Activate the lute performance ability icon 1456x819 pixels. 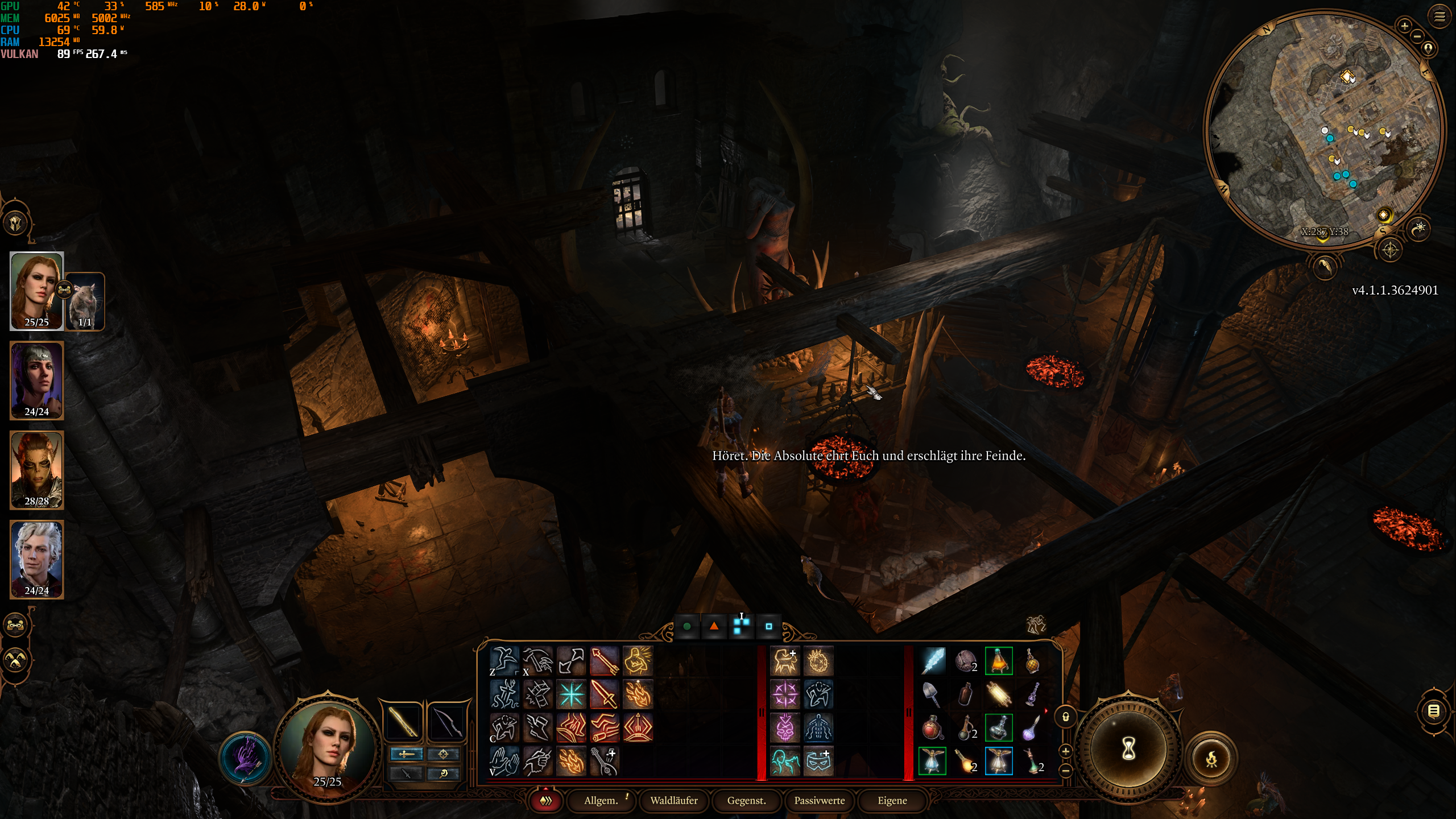tap(603, 761)
